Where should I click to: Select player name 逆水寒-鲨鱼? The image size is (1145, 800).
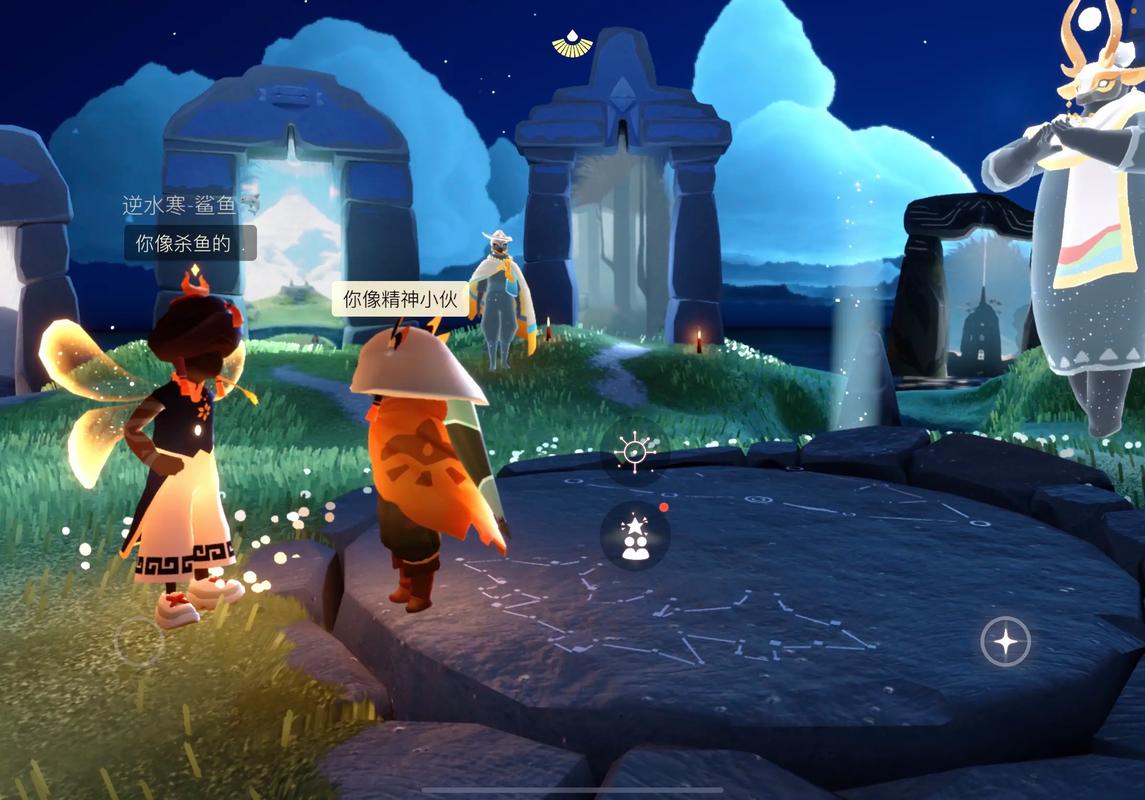click(180, 206)
